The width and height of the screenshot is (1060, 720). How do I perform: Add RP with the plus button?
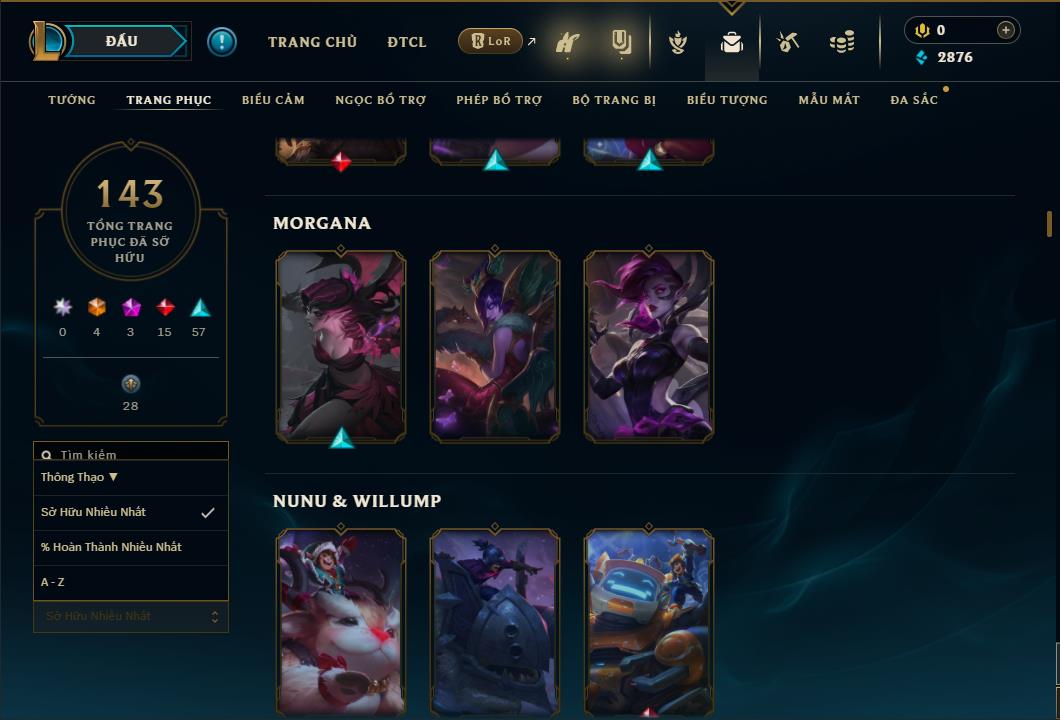coord(1006,30)
